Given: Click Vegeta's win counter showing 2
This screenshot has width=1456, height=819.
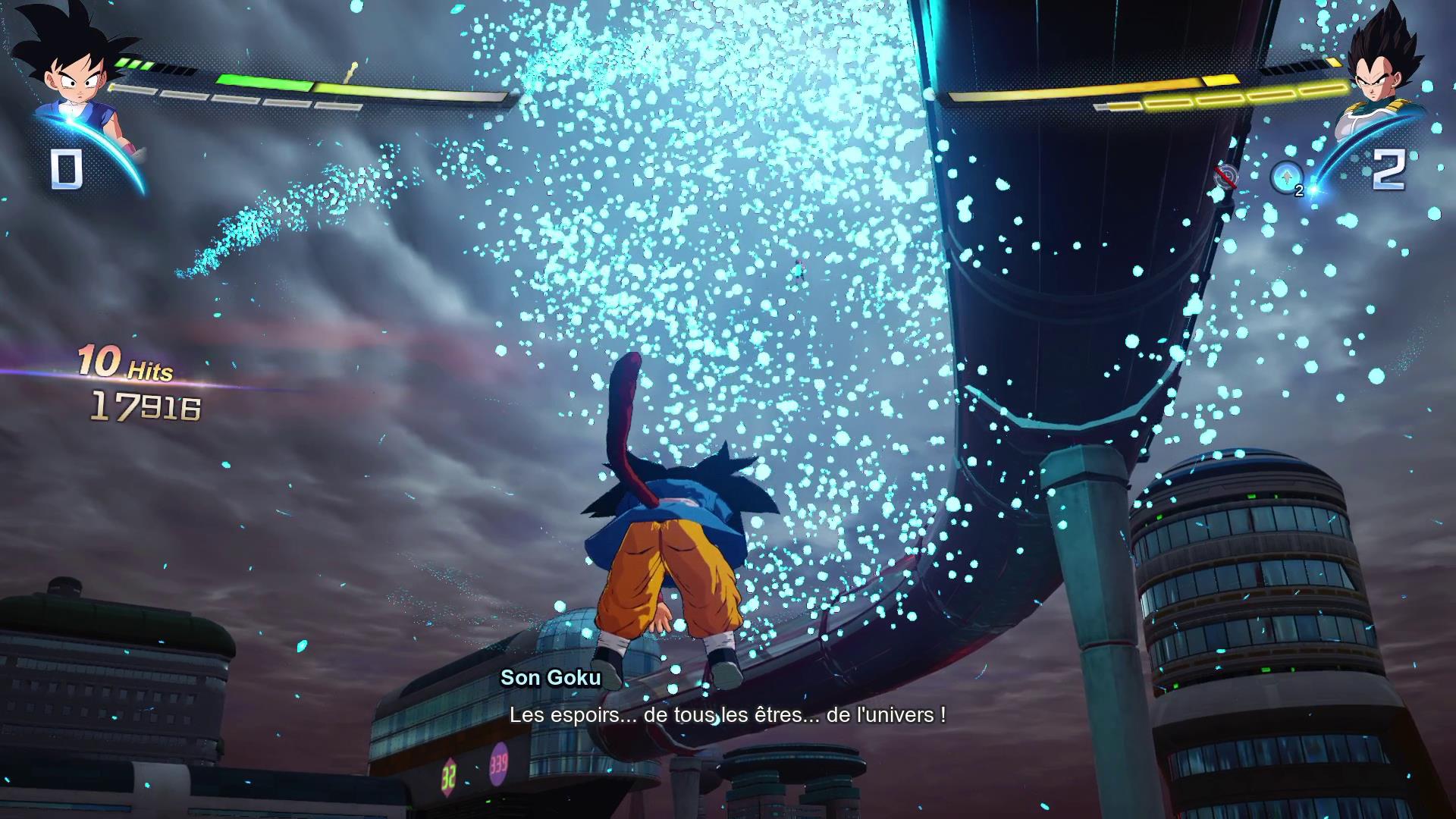Looking at the screenshot, I should tap(1391, 172).
